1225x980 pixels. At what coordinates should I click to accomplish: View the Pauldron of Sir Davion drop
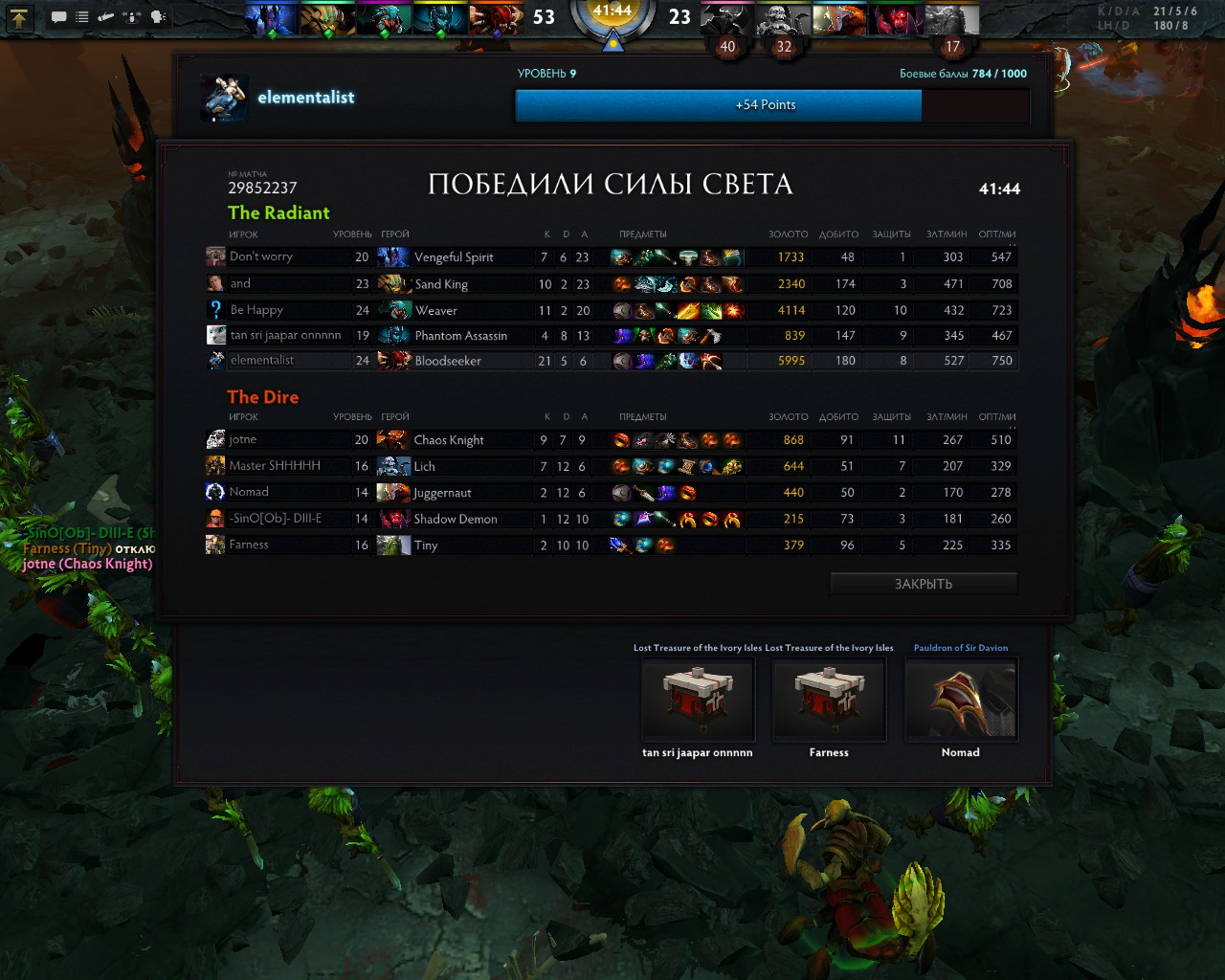click(960, 700)
